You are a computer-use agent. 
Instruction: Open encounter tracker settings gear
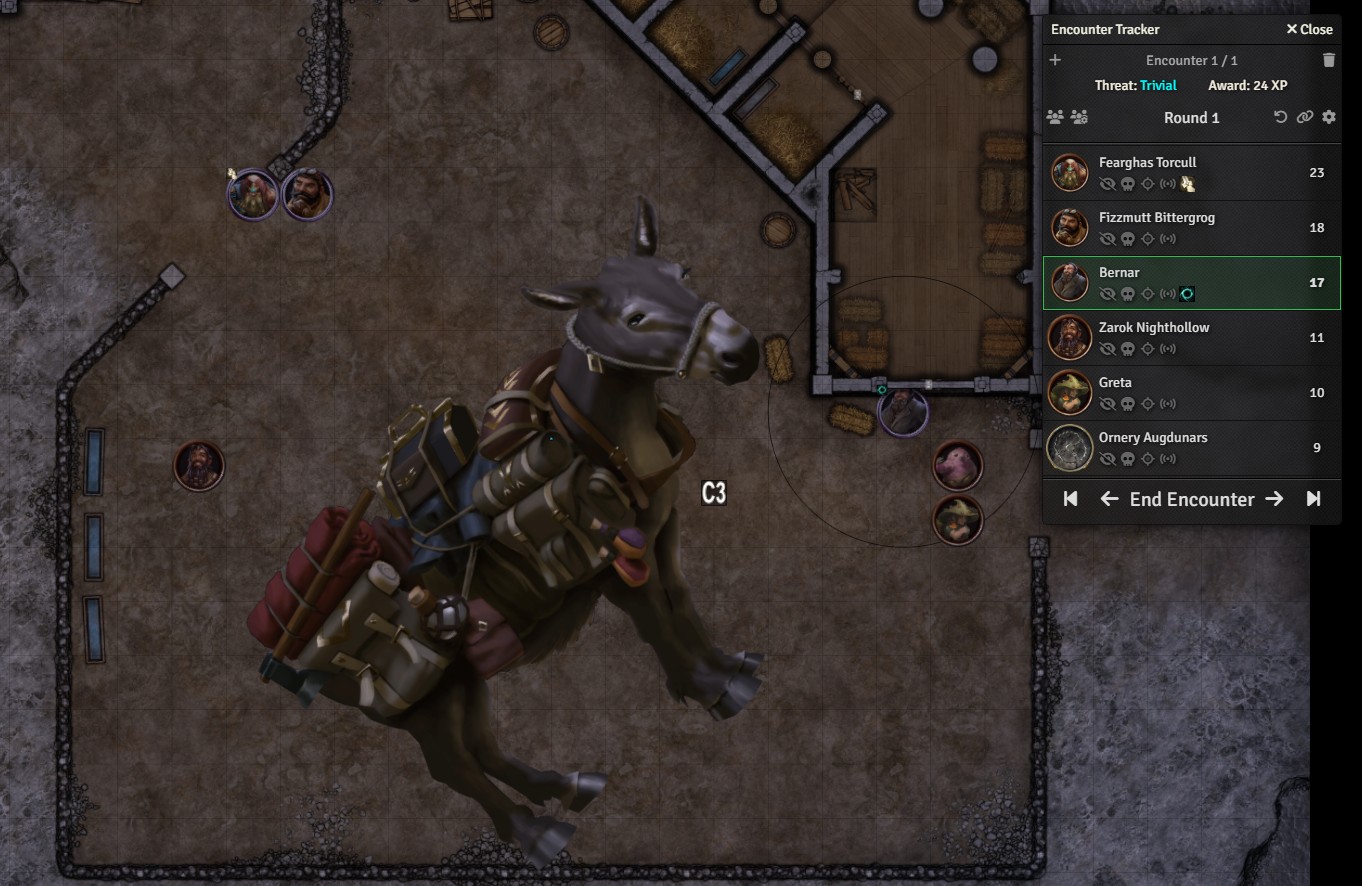point(1328,117)
